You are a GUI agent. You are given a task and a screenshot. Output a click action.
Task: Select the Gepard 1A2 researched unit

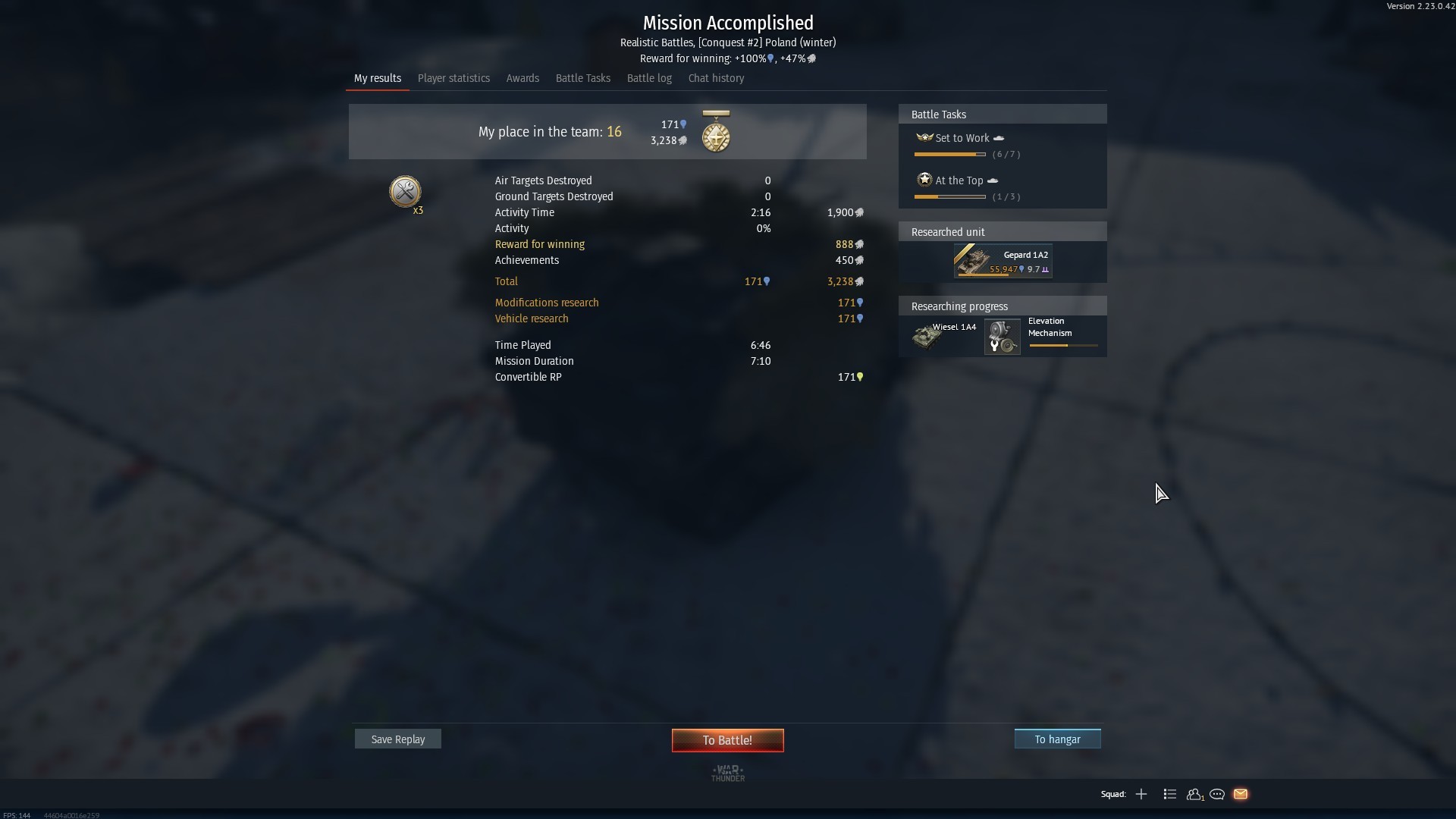click(x=1003, y=261)
